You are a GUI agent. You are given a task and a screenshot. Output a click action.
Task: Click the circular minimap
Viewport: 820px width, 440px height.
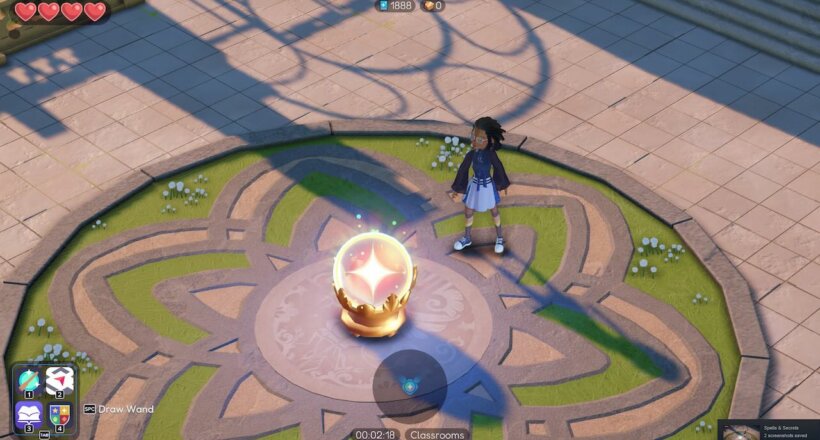tap(409, 385)
